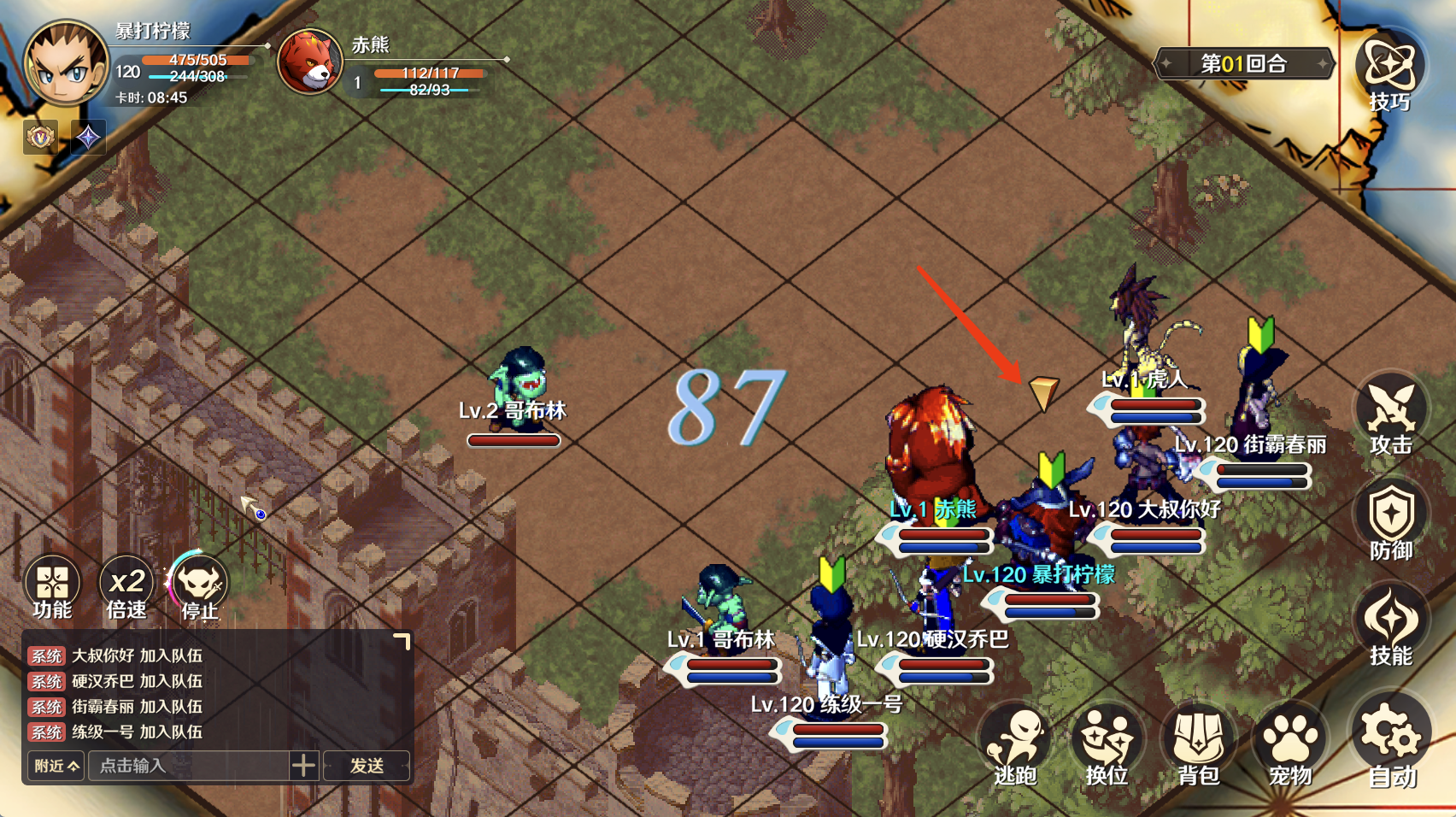The image size is (1456, 817).
Task: Expand the chat log with corner arrow
Action: coord(402,641)
